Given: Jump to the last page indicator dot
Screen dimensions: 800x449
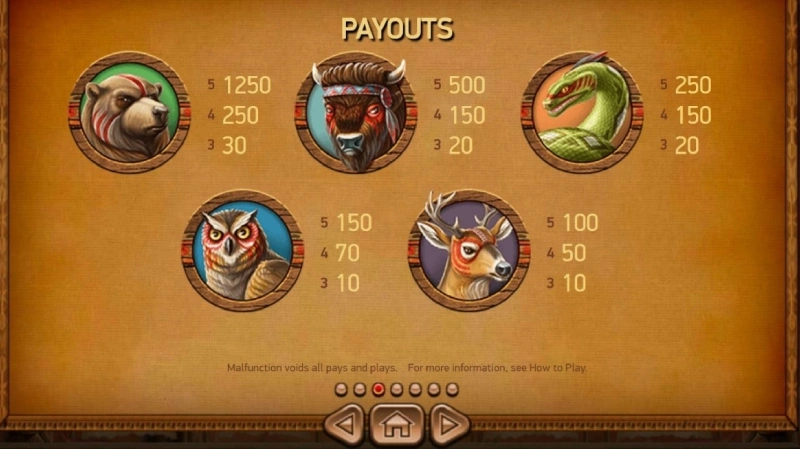Looking at the screenshot, I should pyautogui.click(x=452, y=388).
